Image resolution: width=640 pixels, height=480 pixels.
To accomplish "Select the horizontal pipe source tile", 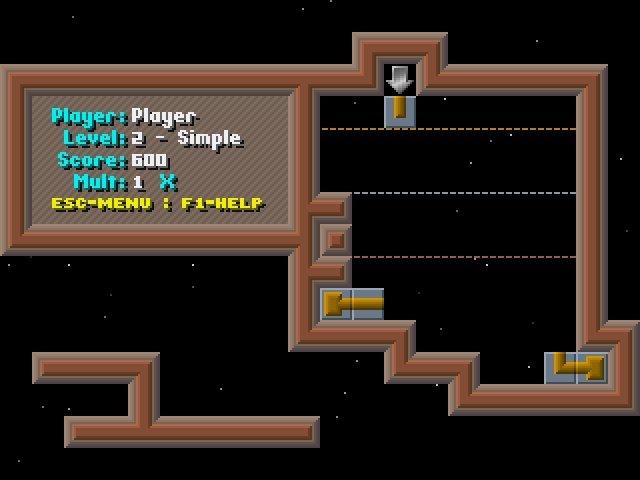I will [352, 303].
